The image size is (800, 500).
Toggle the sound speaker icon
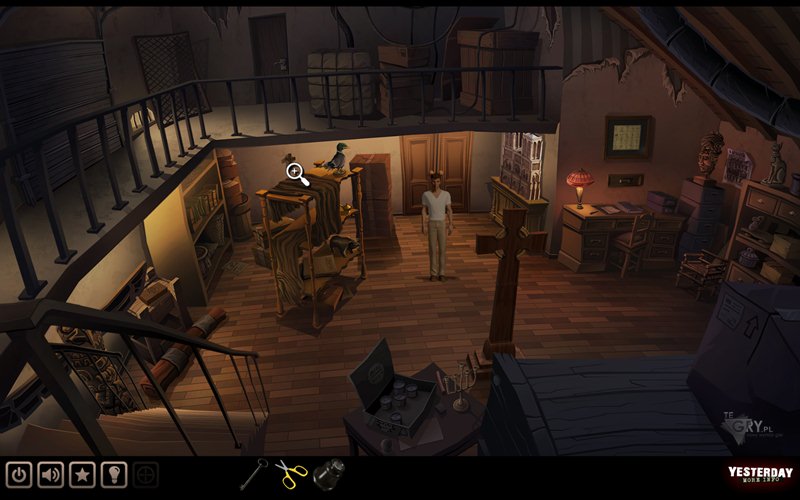coord(50,474)
